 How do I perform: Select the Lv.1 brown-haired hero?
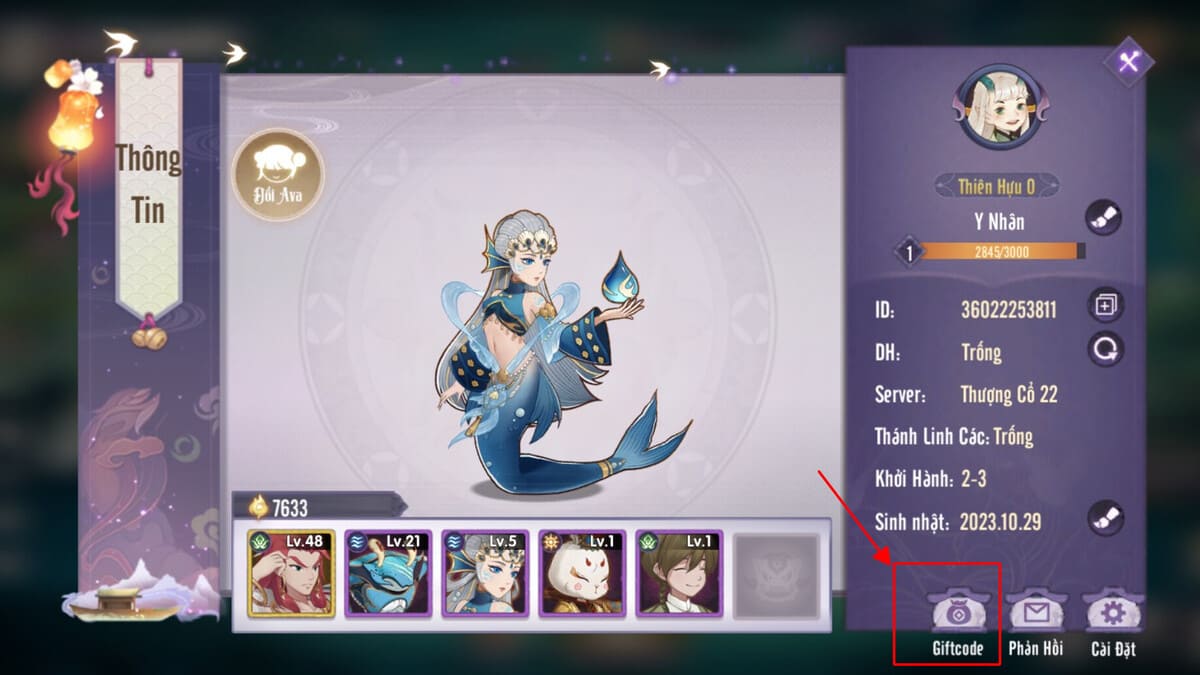click(x=679, y=573)
